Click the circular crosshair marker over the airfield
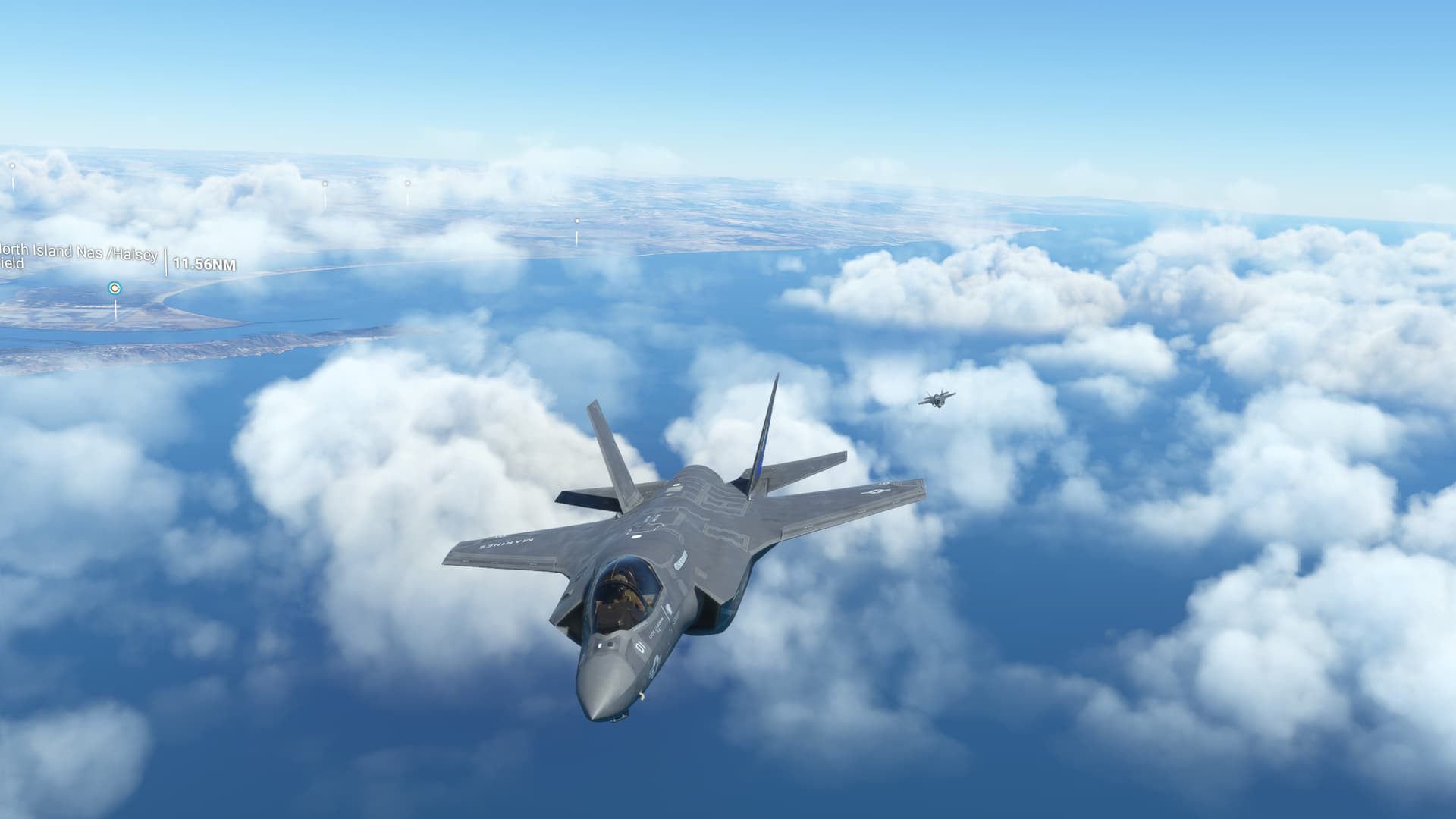Screen dimensions: 1456x819 coord(115,289)
